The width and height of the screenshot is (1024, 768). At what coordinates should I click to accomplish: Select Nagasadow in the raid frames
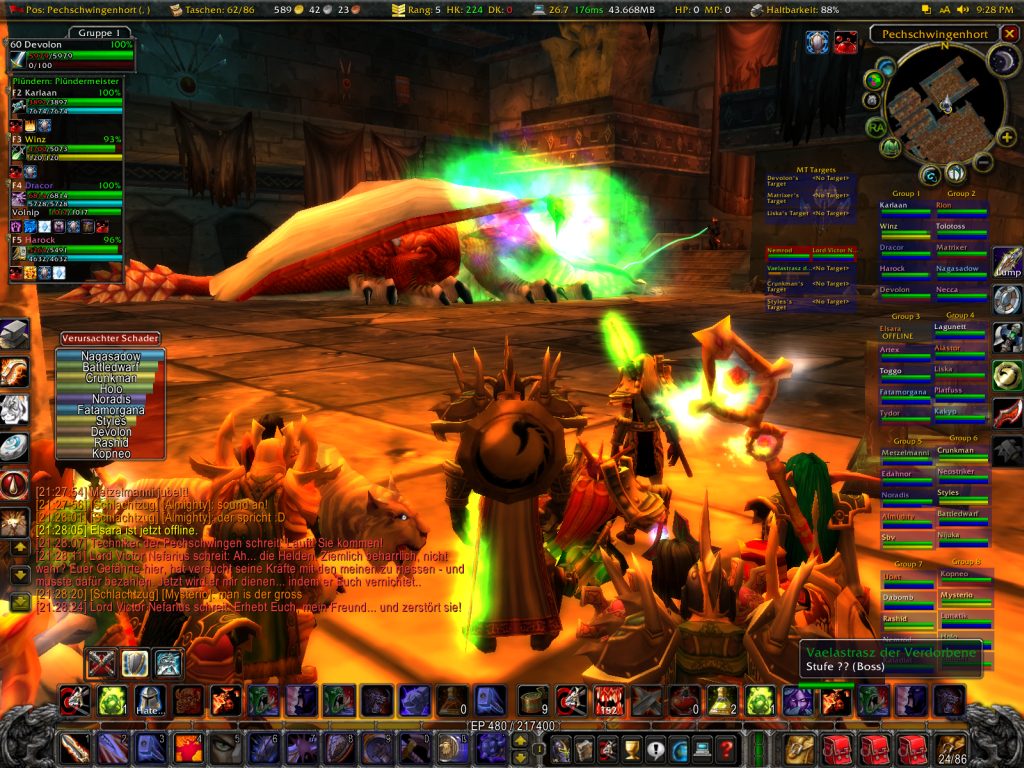960,269
